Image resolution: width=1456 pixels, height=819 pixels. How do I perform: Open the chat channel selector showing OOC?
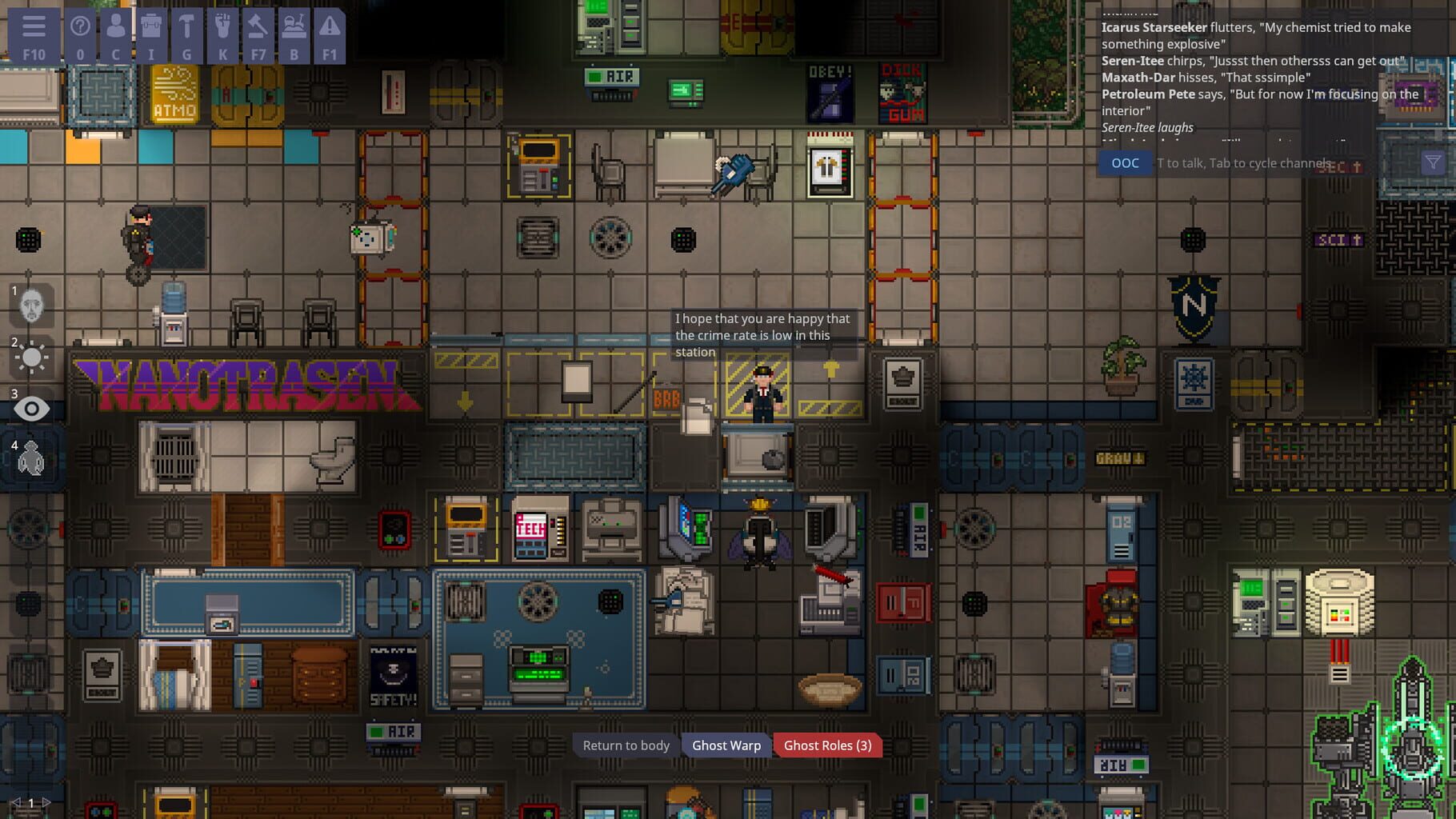pyautogui.click(x=1125, y=162)
